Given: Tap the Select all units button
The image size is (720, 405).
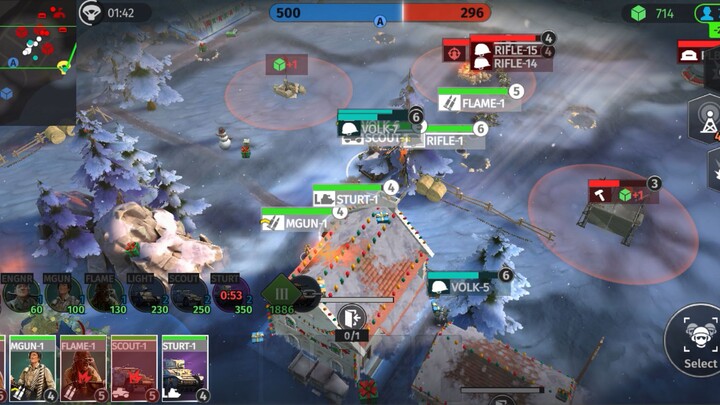Looking at the screenshot, I should (697, 340).
